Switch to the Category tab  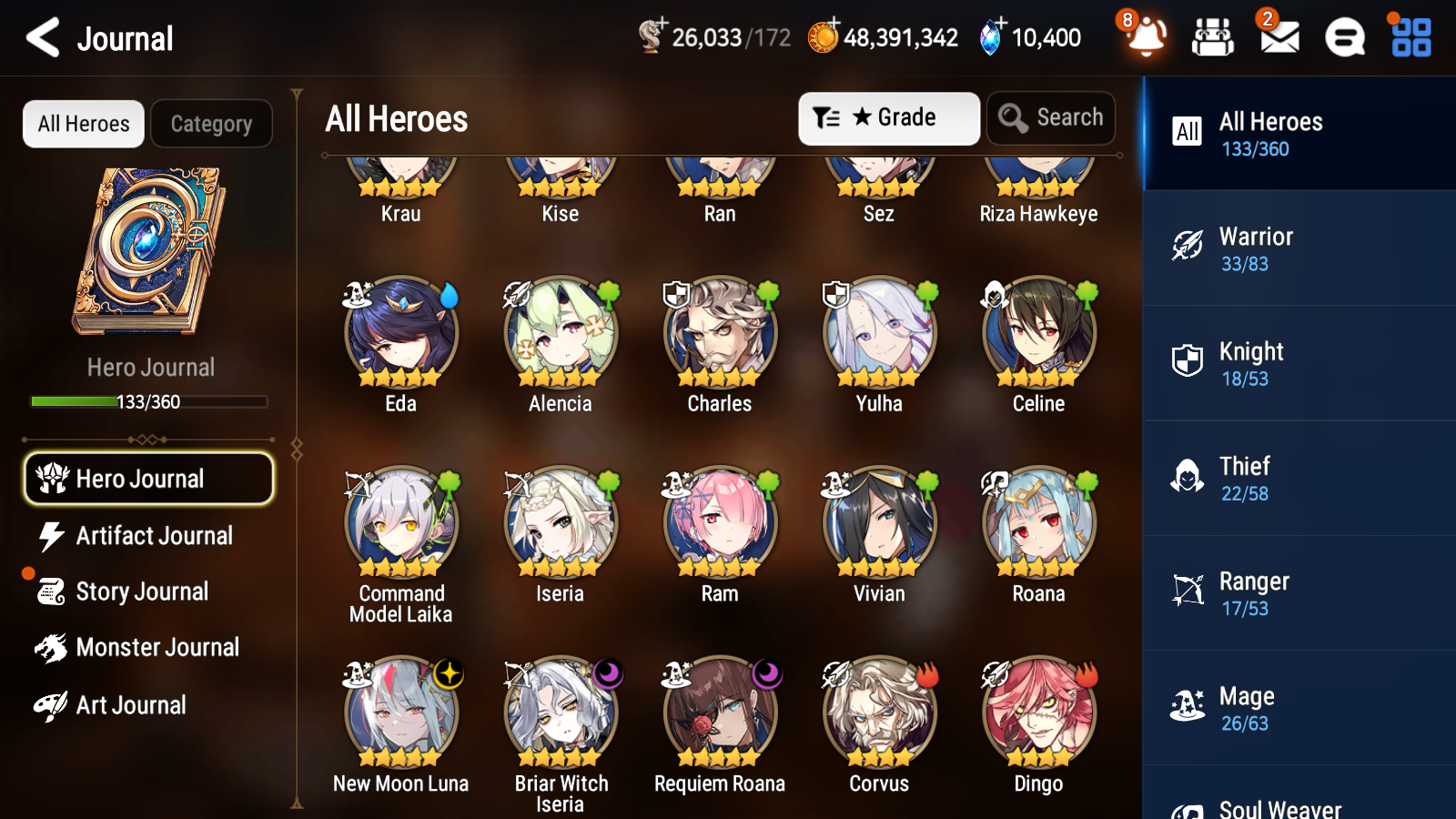[212, 124]
